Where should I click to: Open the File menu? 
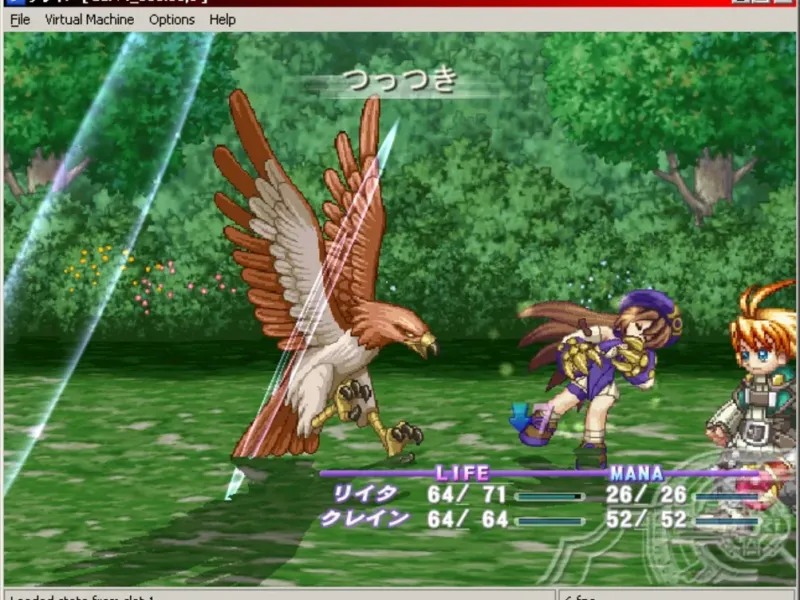[20, 19]
